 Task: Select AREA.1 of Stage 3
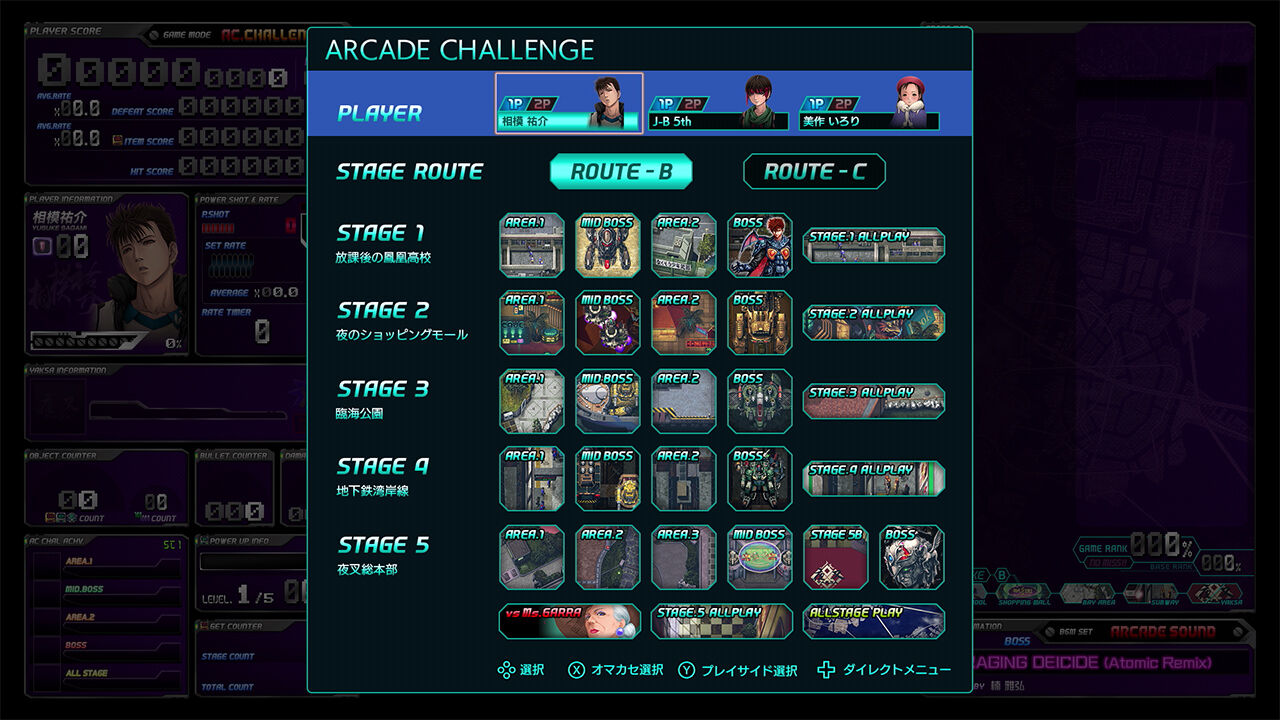[531, 400]
